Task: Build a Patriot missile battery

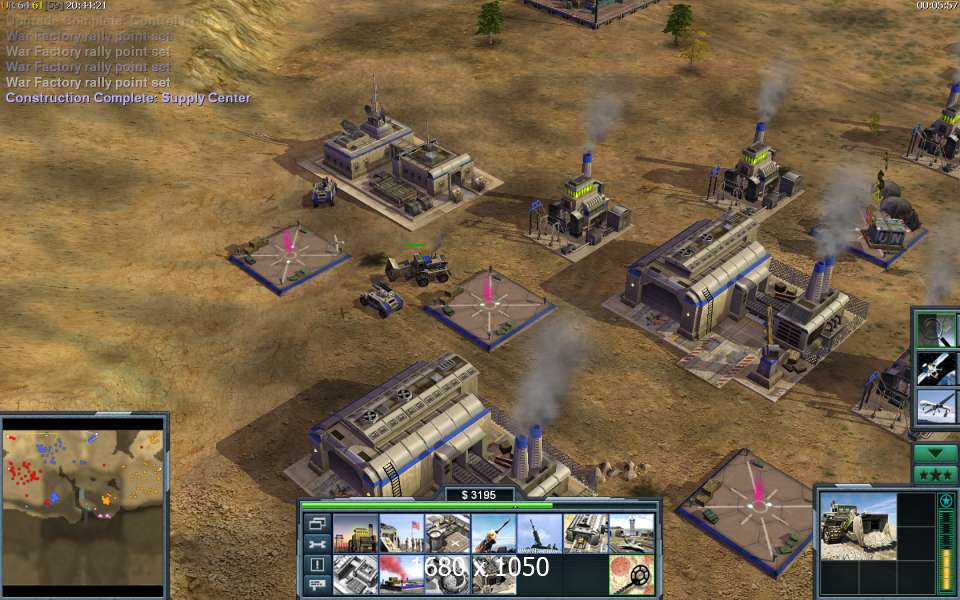Action: coord(493,533)
